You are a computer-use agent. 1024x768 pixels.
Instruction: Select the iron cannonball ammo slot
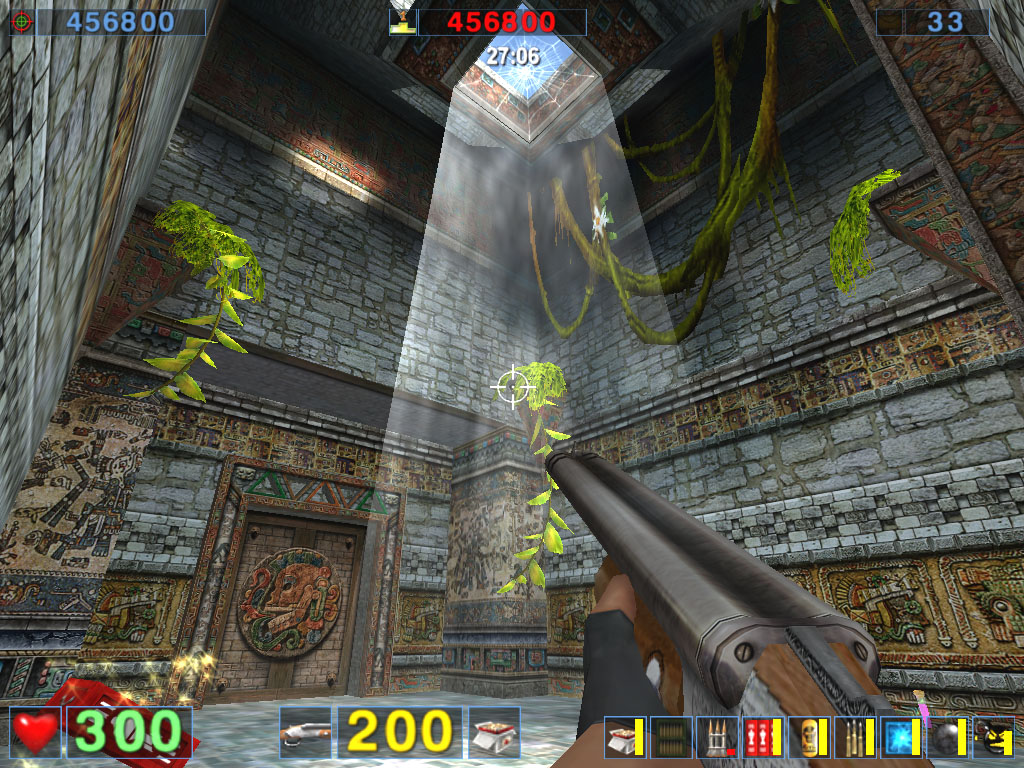pyautogui.click(x=947, y=737)
